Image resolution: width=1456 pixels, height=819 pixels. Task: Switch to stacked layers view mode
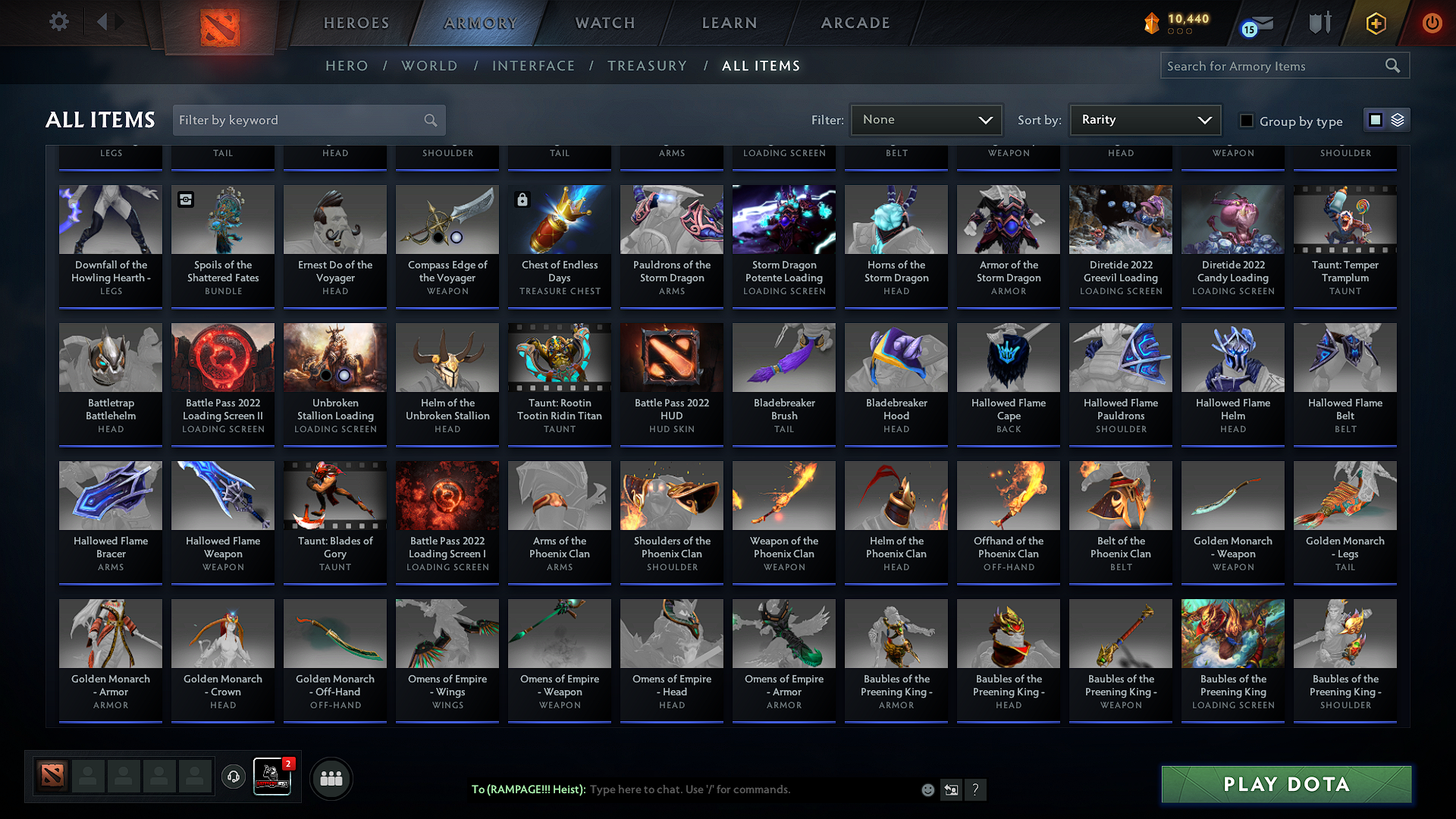point(1396,120)
